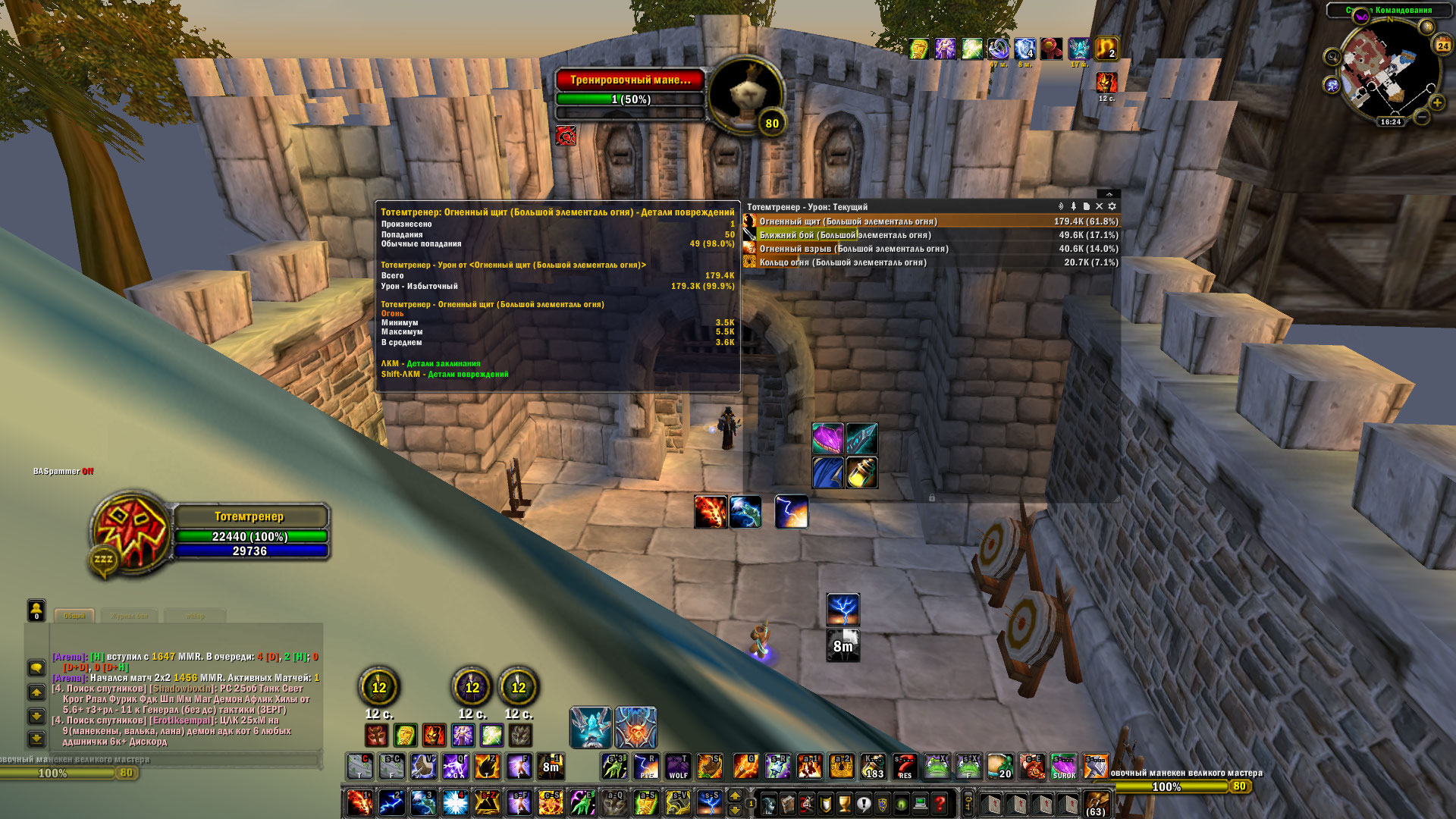Close the Details damage meter window

(1099, 206)
